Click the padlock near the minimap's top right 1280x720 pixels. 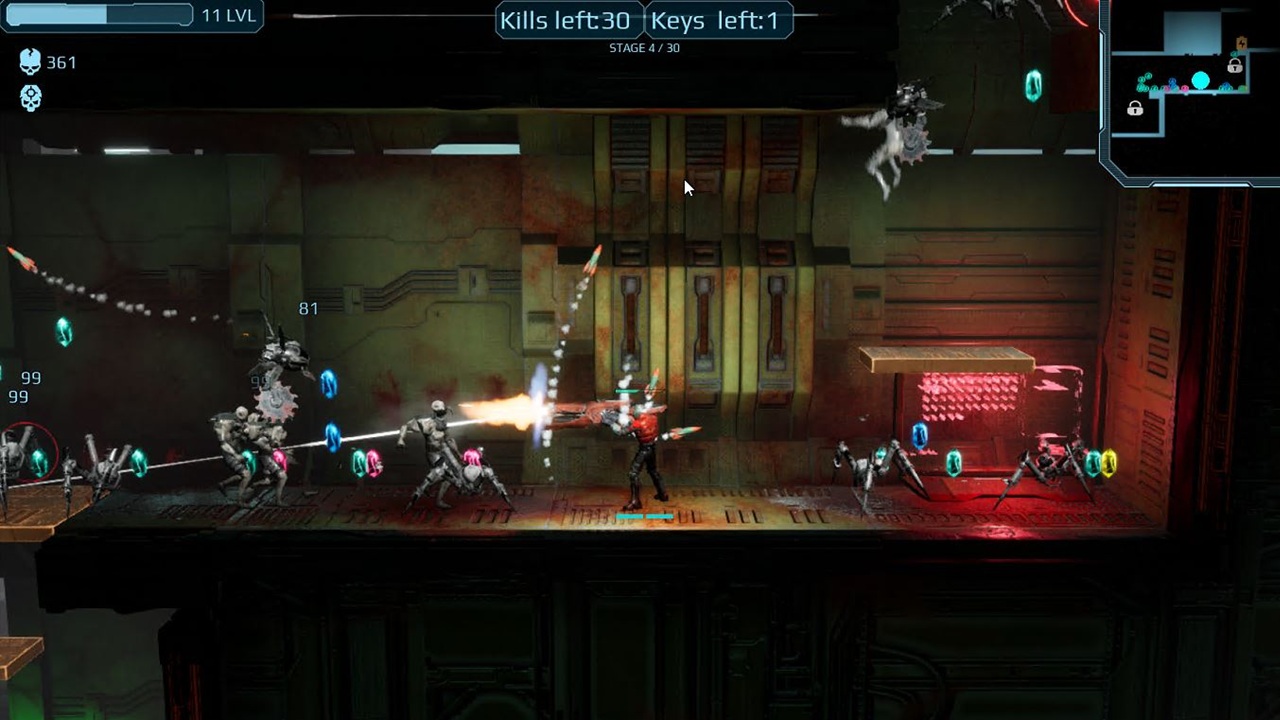click(1234, 66)
